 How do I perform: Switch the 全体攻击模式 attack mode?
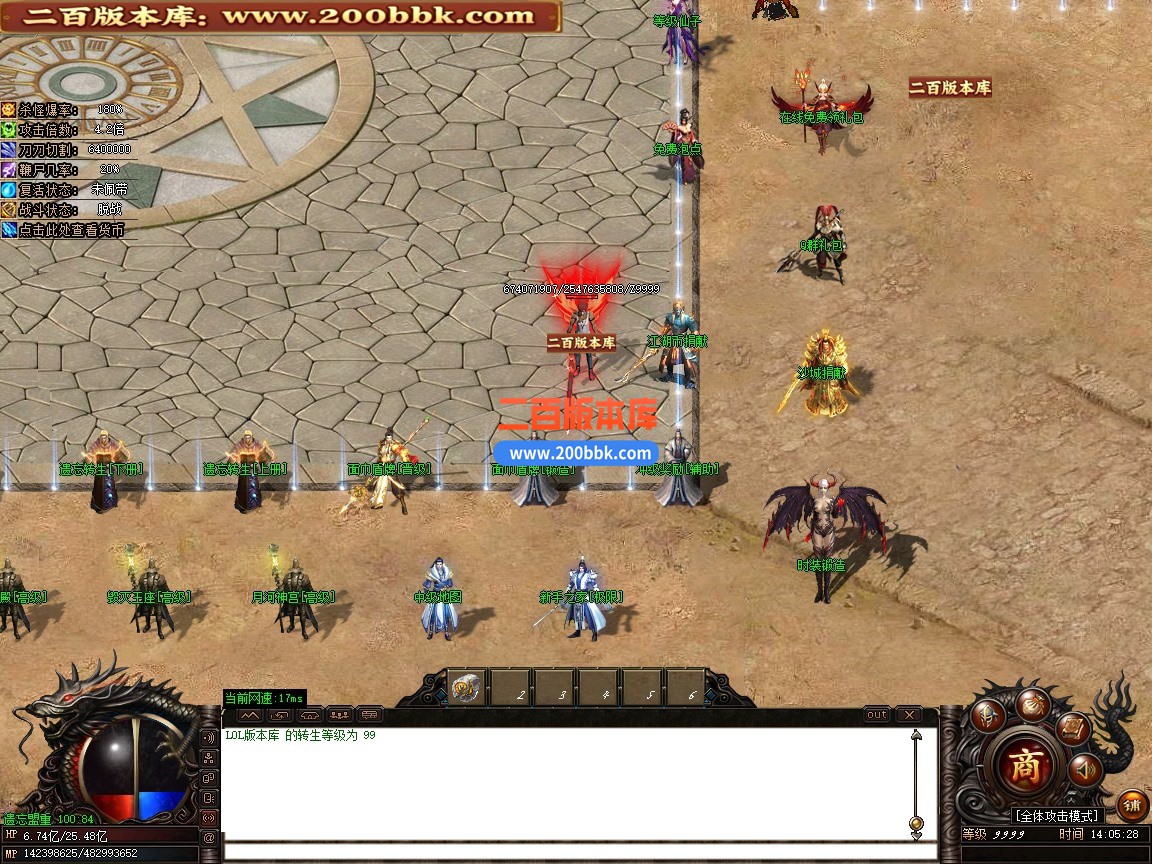[x=1057, y=816]
